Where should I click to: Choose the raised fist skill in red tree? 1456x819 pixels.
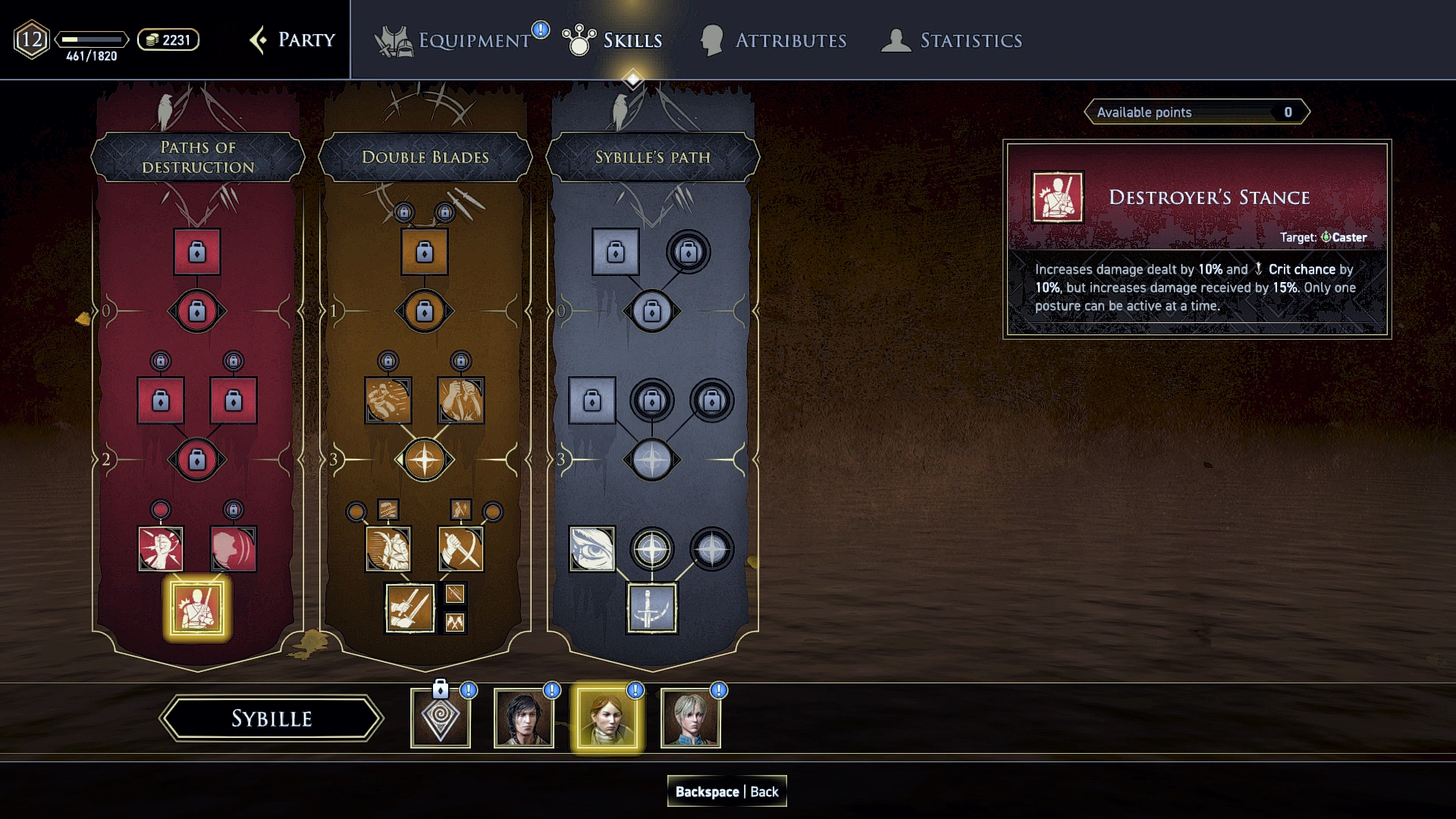161,549
